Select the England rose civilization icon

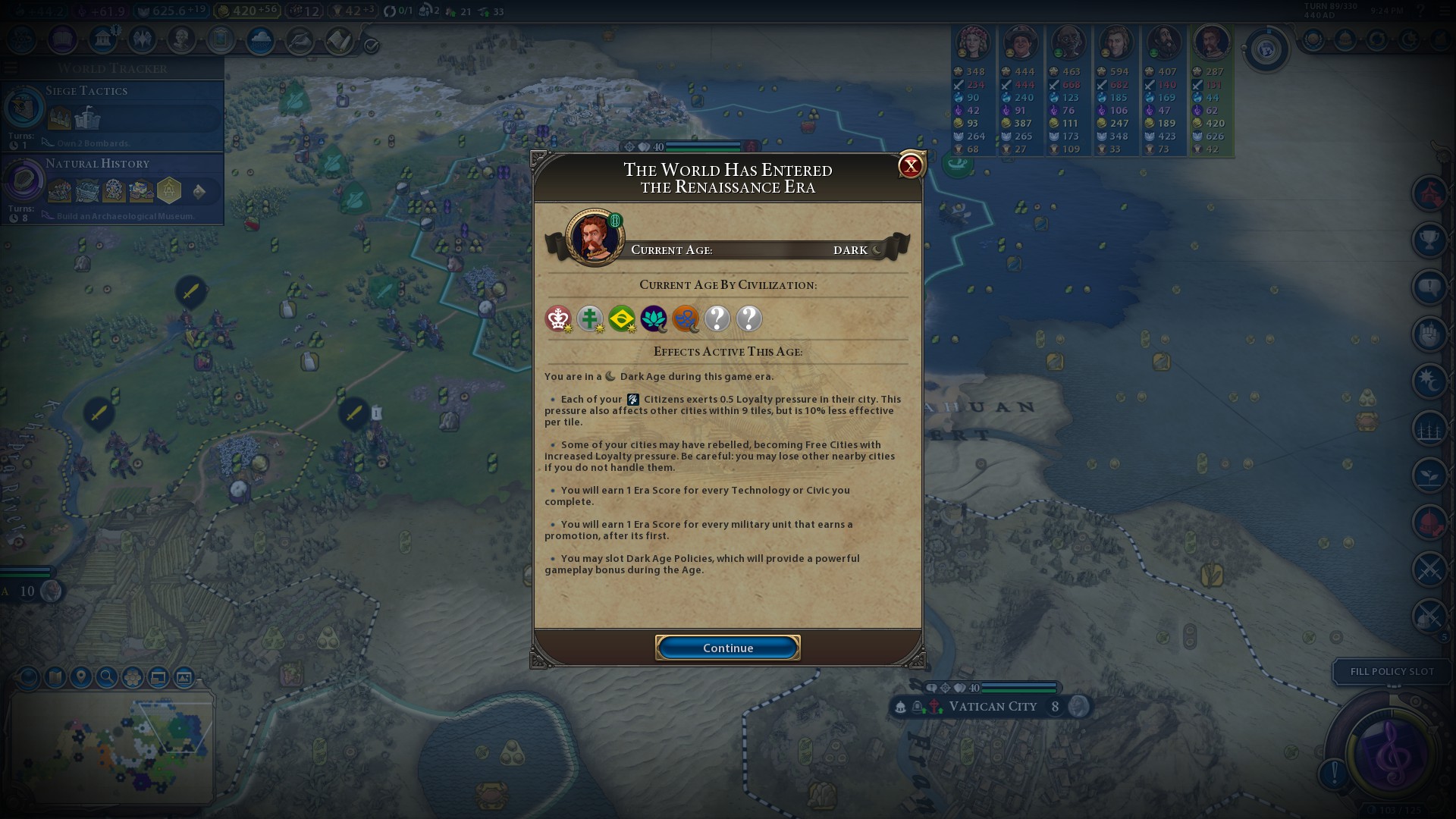[x=558, y=318]
